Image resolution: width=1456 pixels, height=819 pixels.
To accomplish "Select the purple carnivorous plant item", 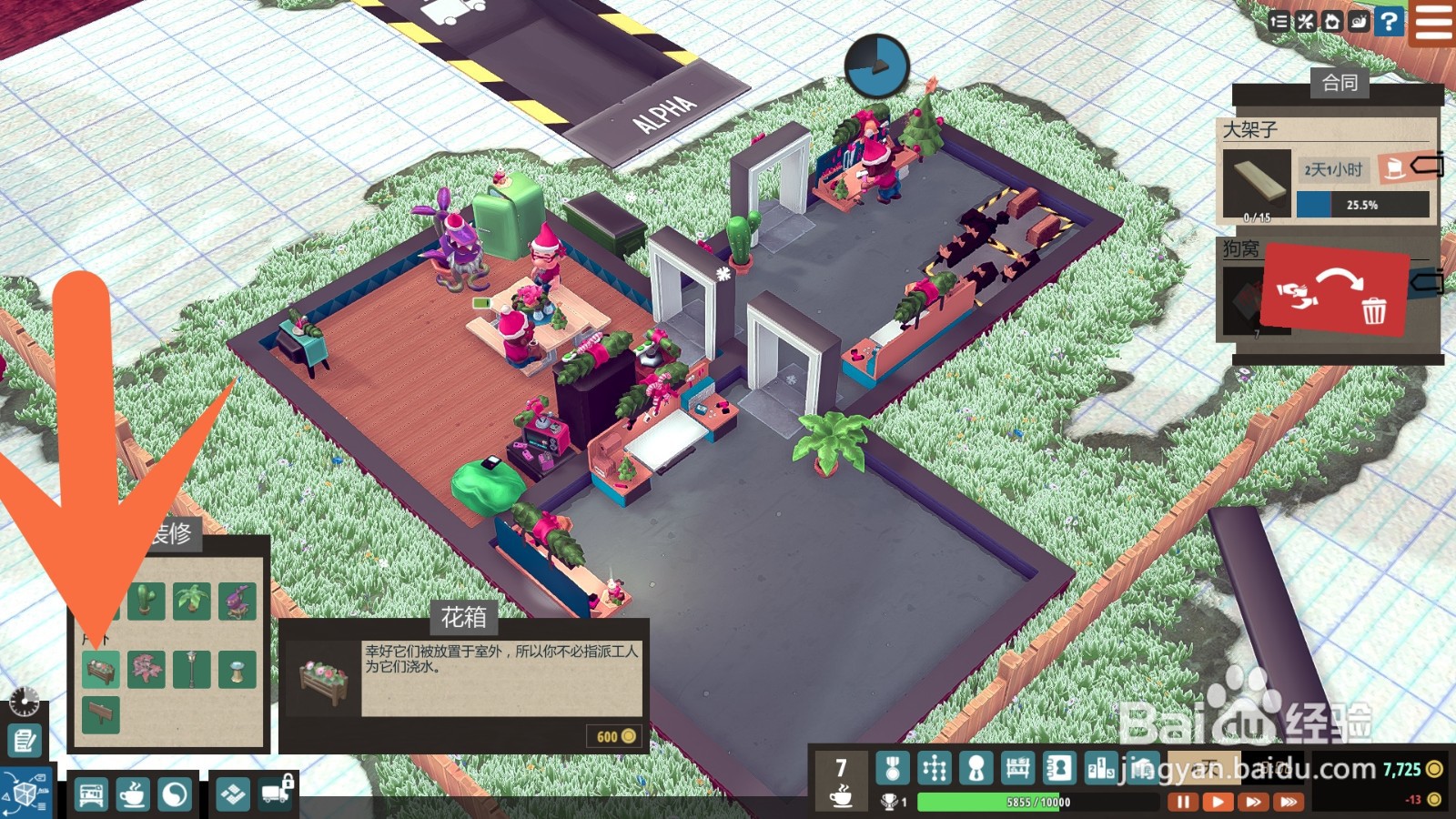I will (x=237, y=601).
